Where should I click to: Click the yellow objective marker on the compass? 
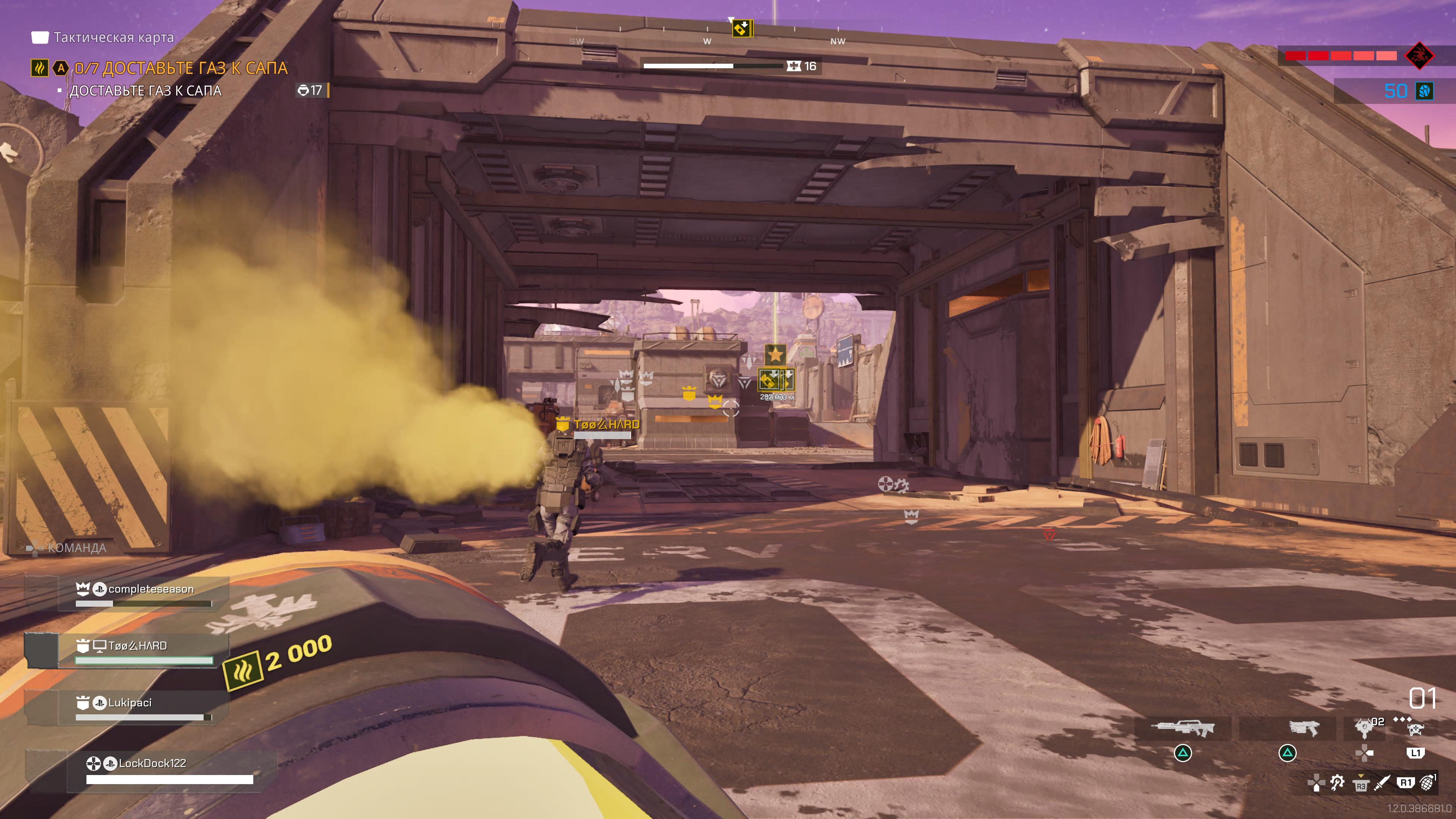point(742,28)
